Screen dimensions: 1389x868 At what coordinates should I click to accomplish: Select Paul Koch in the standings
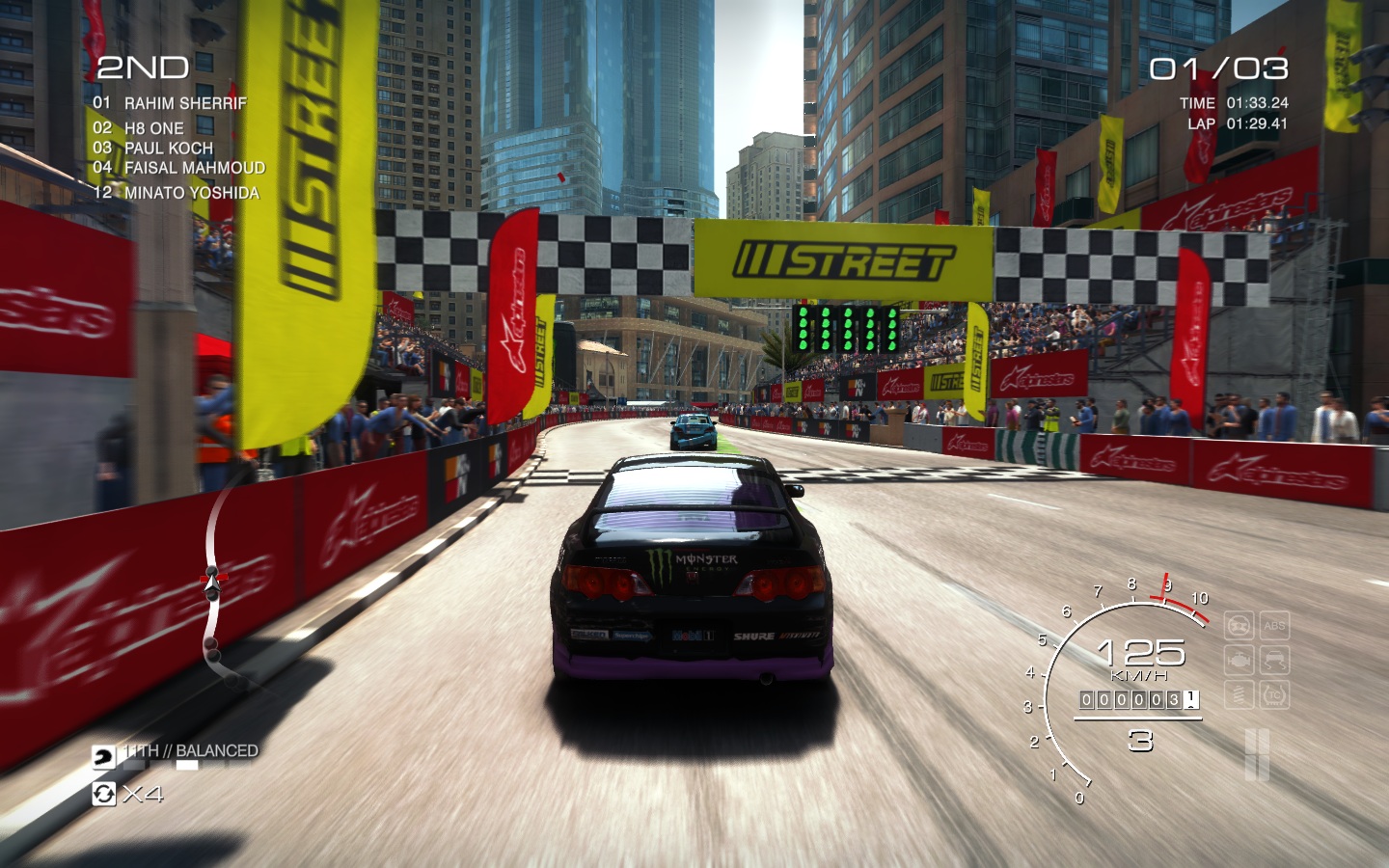168,149
